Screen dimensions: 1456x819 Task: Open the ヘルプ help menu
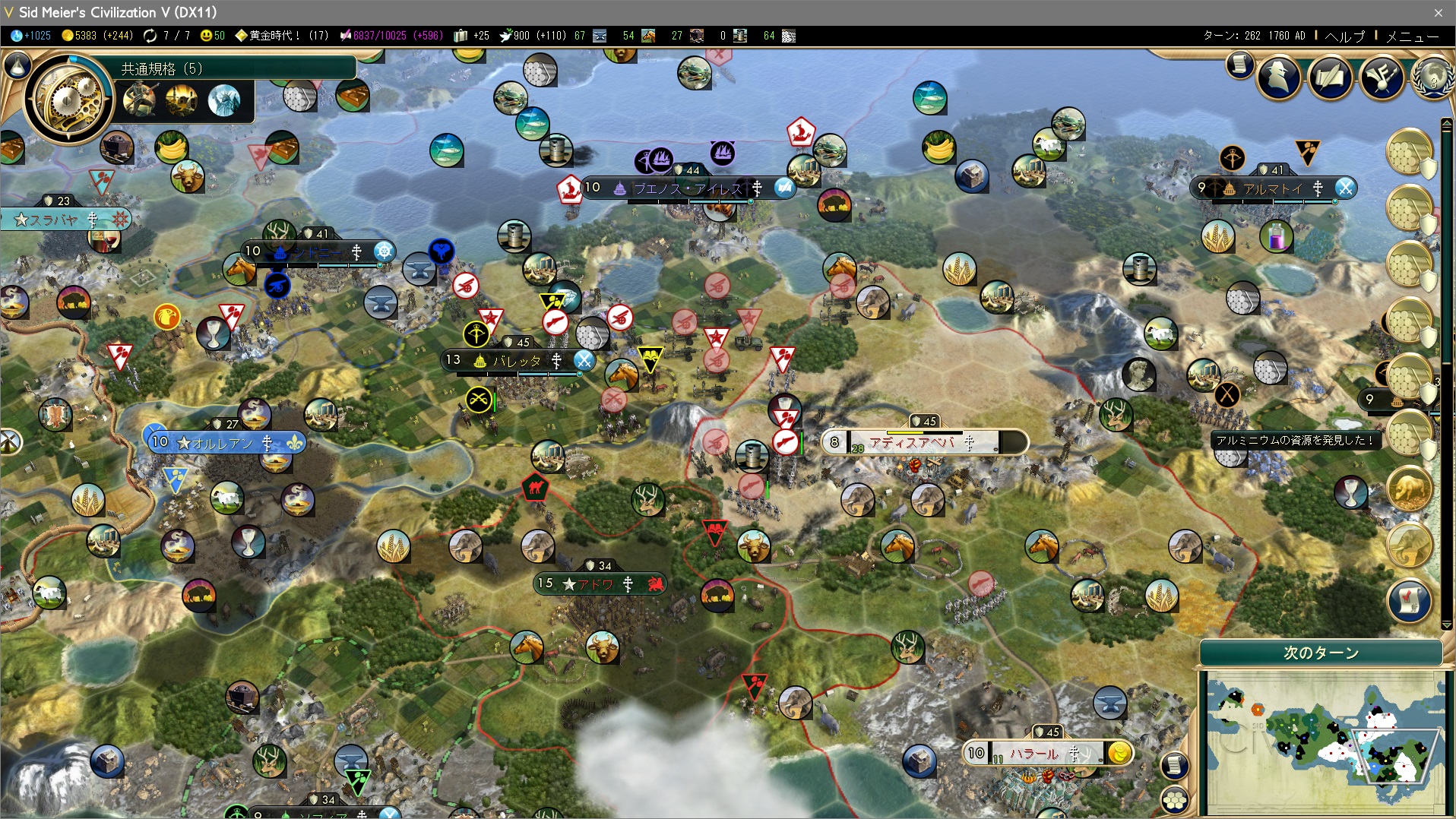click(1344, 36)
